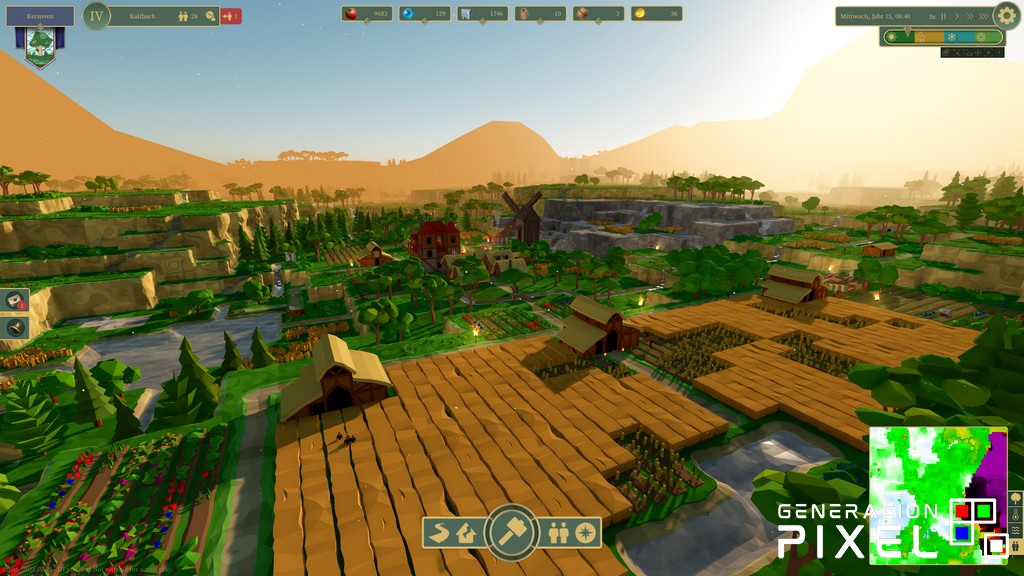Image resolution: width=1024 pixels, height=576 pixels.
Task: Select the gold coin resource counter
Action: tap(657, 14)
